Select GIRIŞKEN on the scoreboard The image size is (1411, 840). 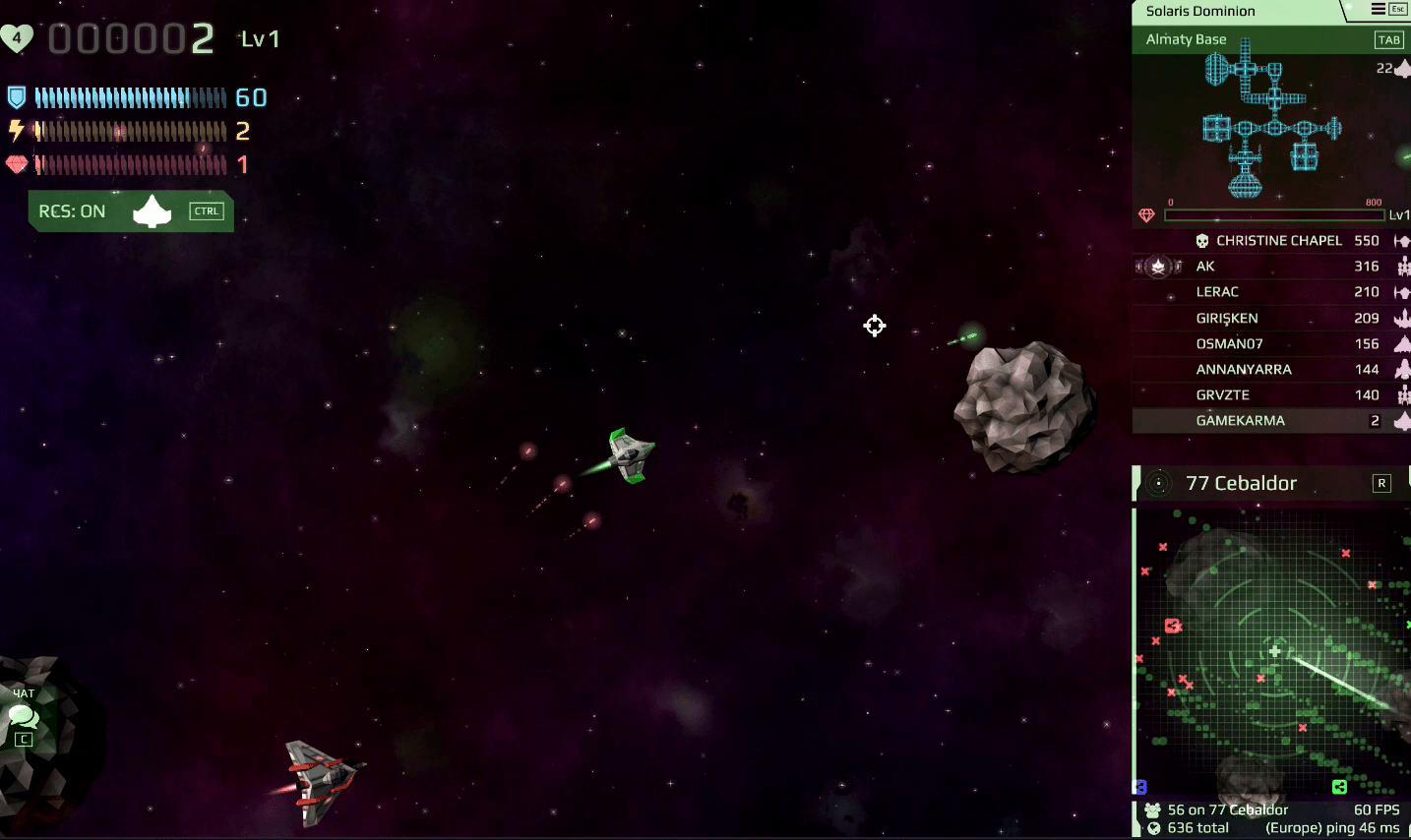click(1227, 318)
